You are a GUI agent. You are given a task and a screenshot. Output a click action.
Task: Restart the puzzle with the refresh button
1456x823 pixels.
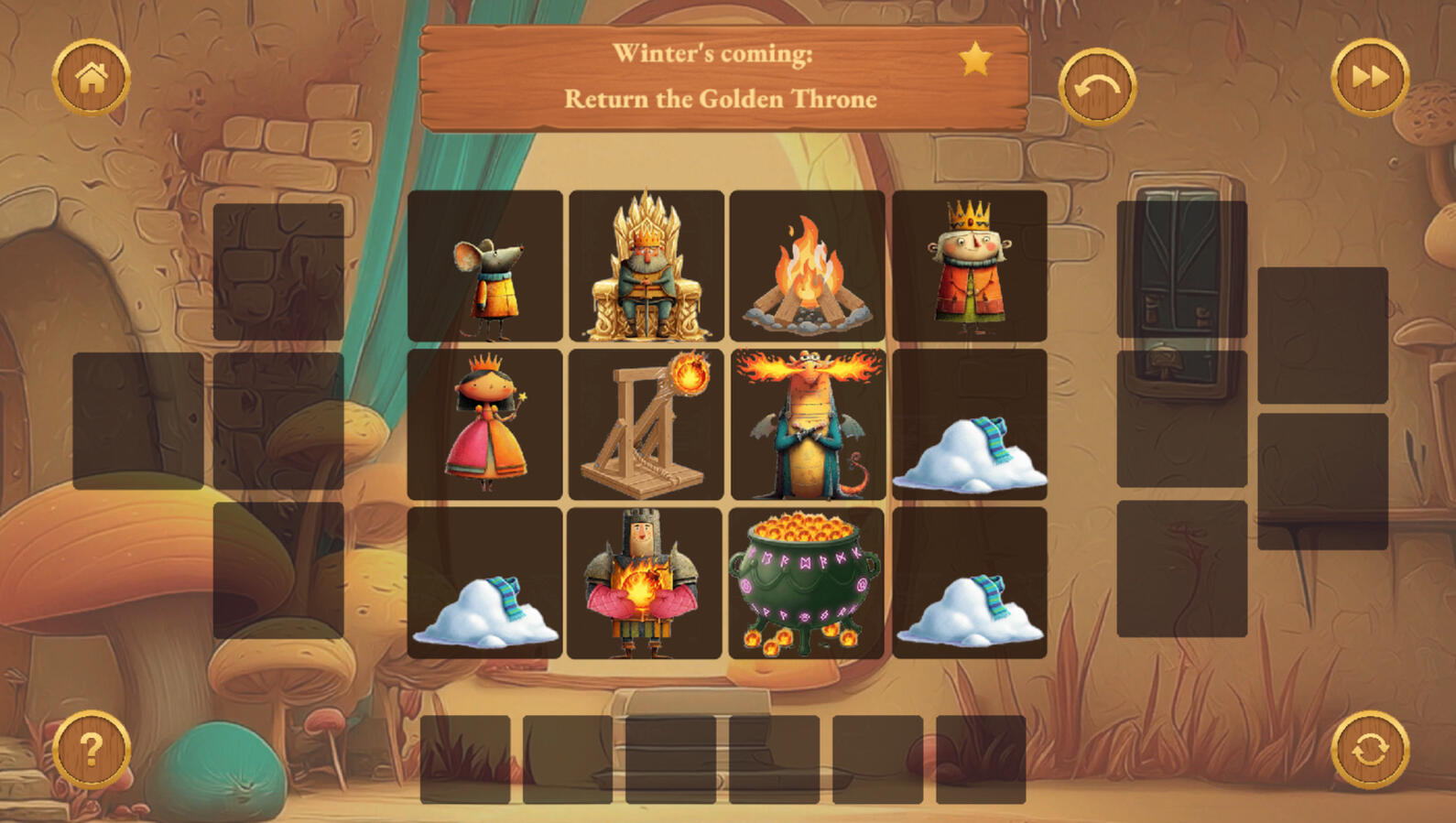tap(1369, 750)
